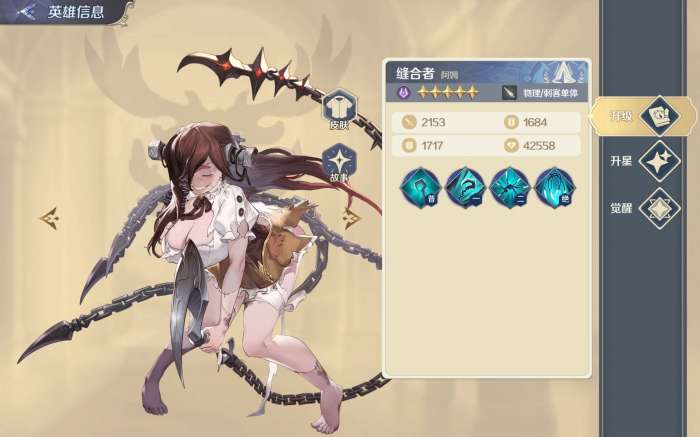Viewport: 700px width, 437px height.
Task: Open the 故事 story button
Action: [x=338, y=163]
